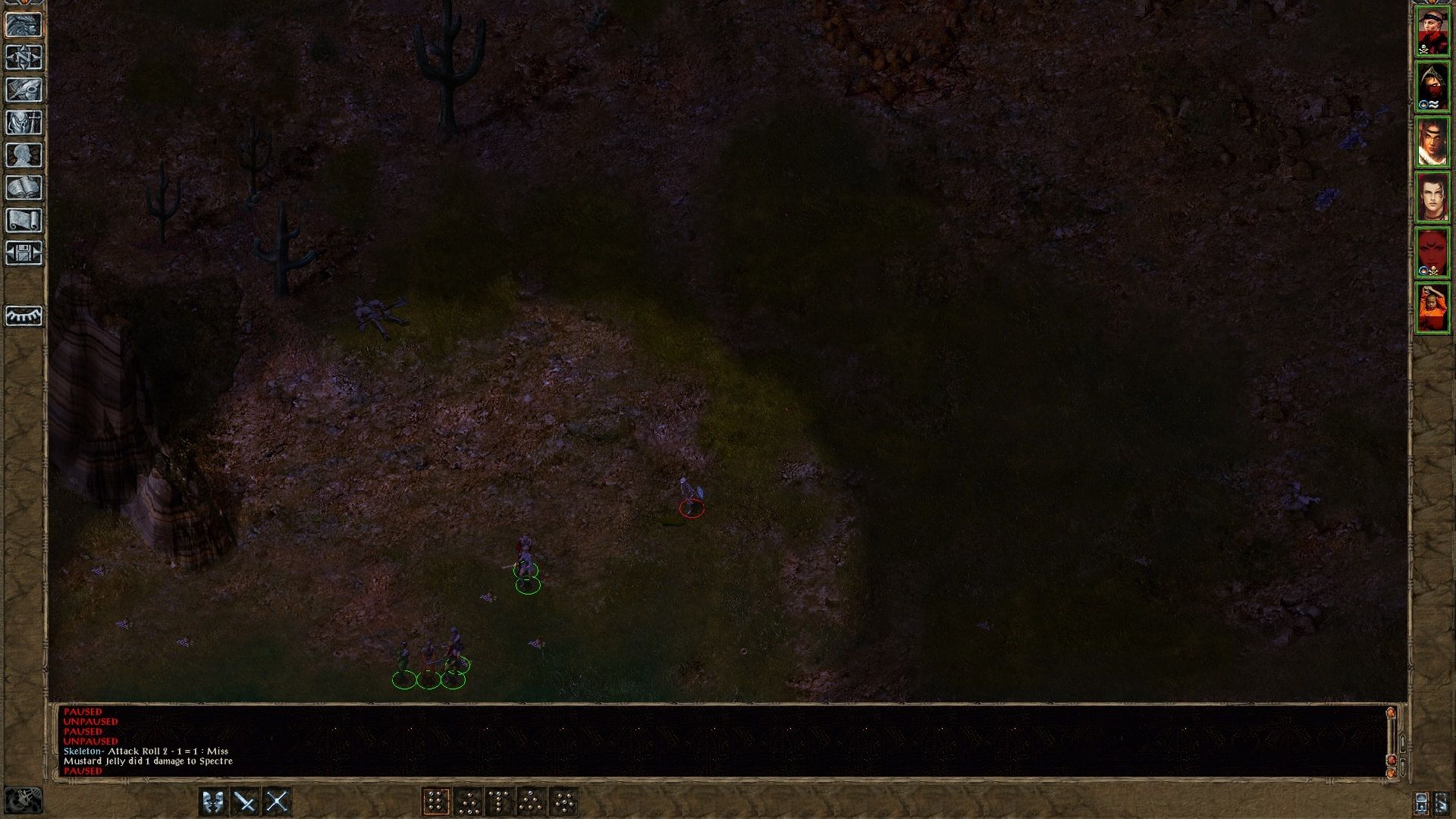The height and width of the screenshot is (819, 1456).
Task: Click the message log scroll-up arrow
Action: pyautogui.click(x=1392, y=714)
